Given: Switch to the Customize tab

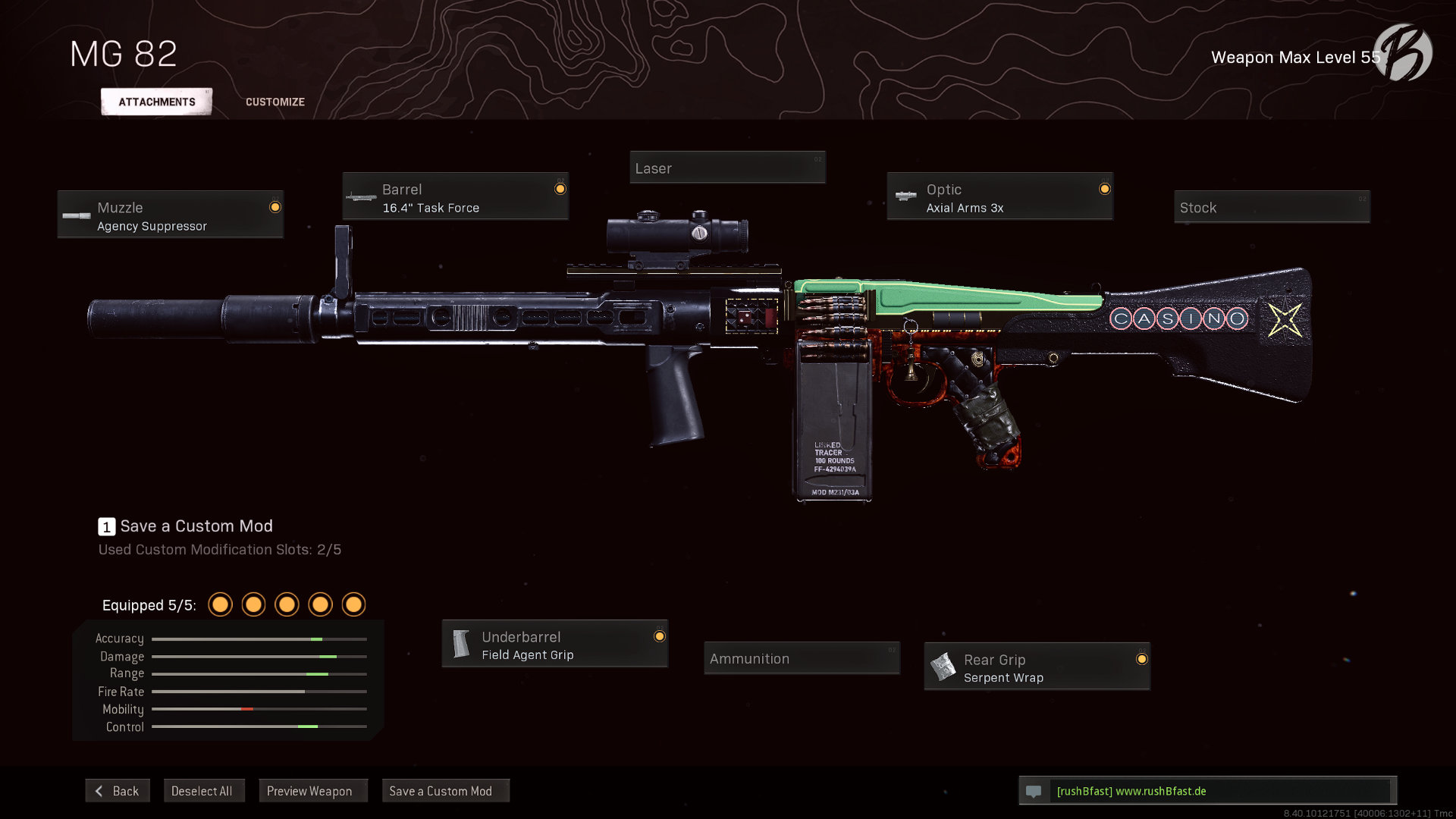Looking at the screenshot, I should [275, 102].
